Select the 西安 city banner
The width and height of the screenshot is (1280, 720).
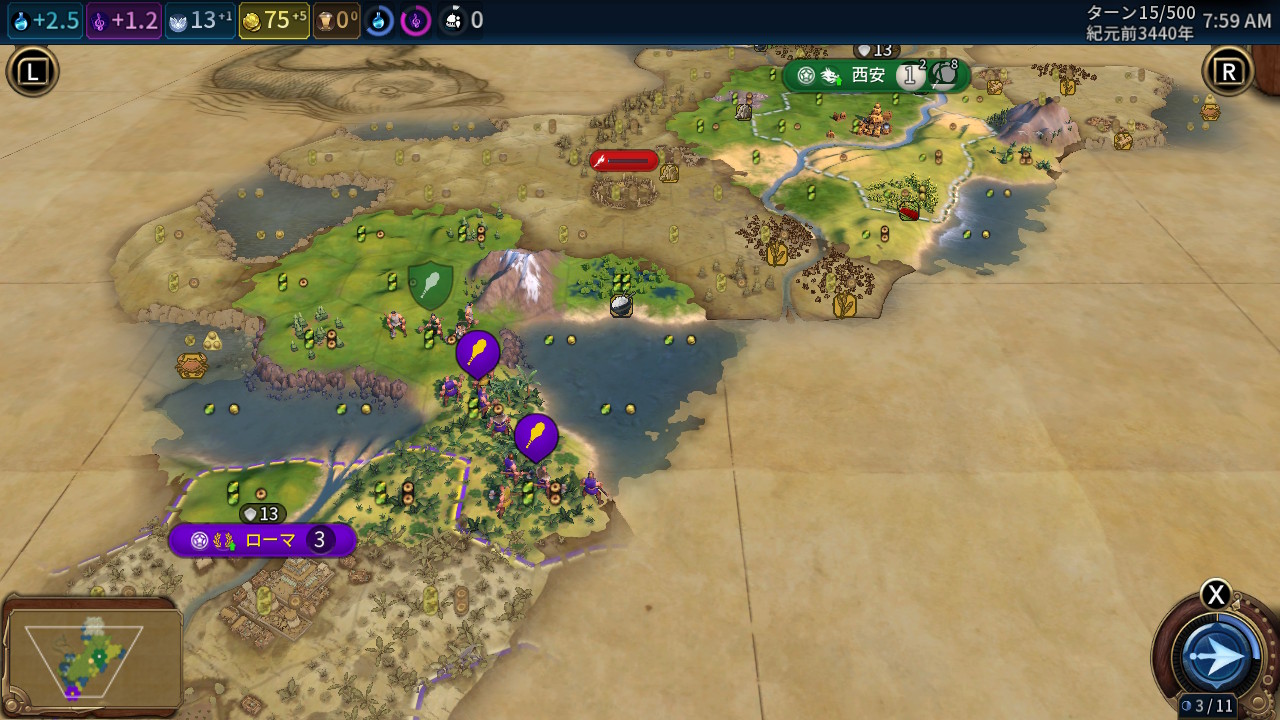[x=868, y=76]
